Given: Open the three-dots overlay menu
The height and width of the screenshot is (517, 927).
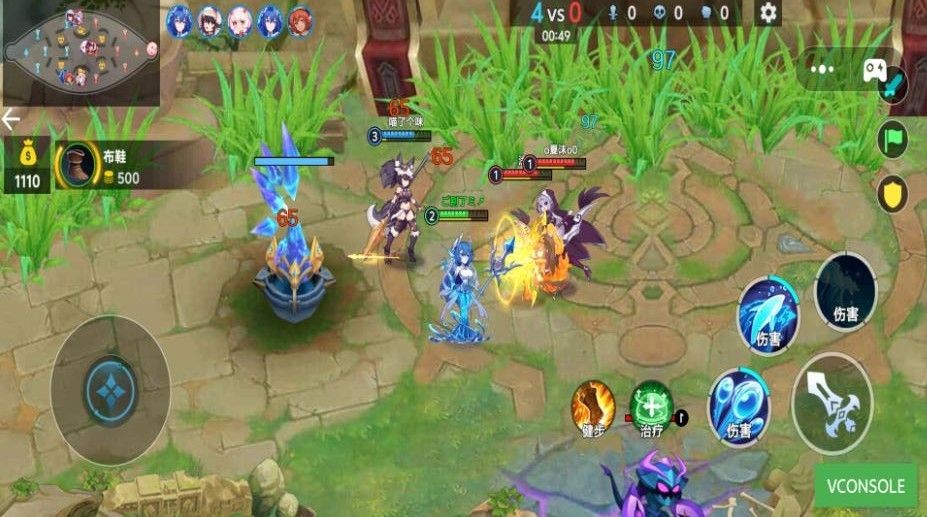Looking at the screenshot, I should coord(823,69).
